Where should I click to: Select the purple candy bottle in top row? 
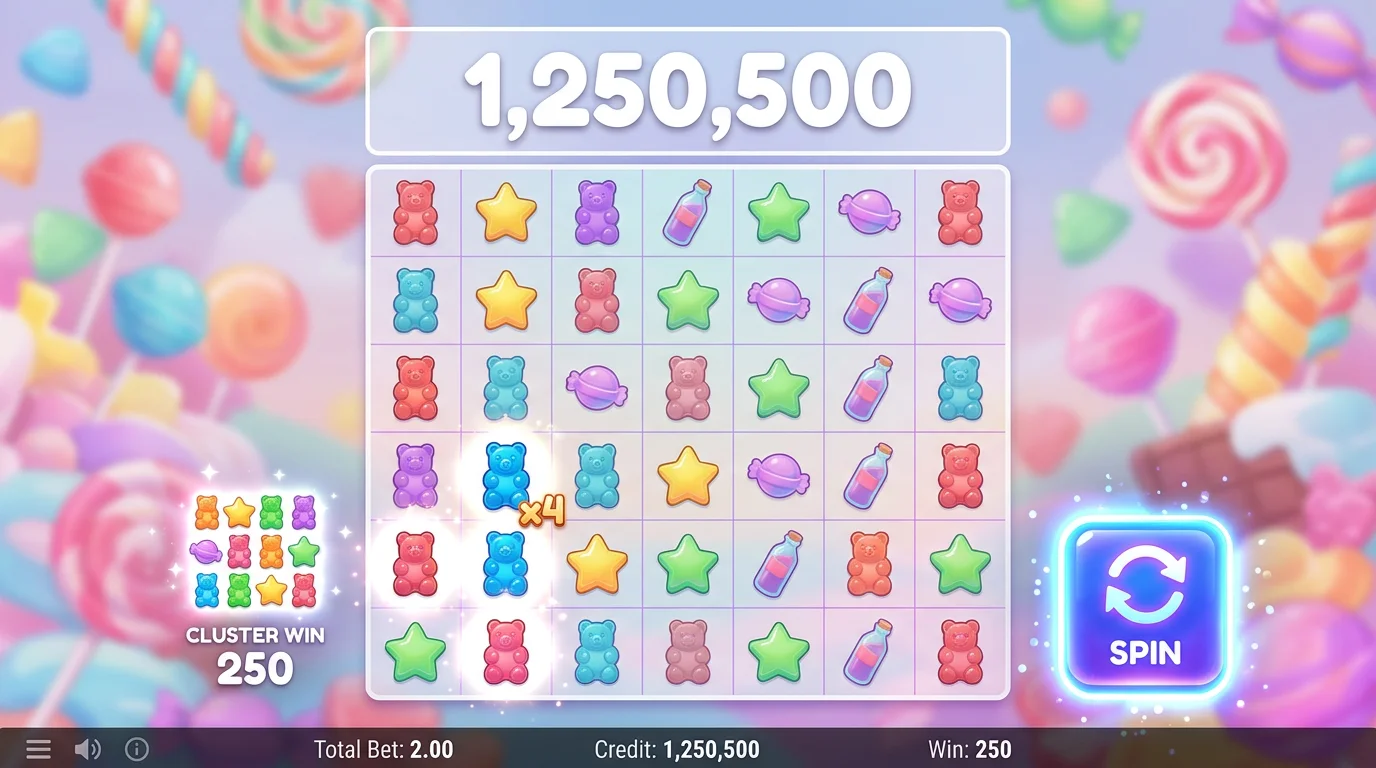687,213
